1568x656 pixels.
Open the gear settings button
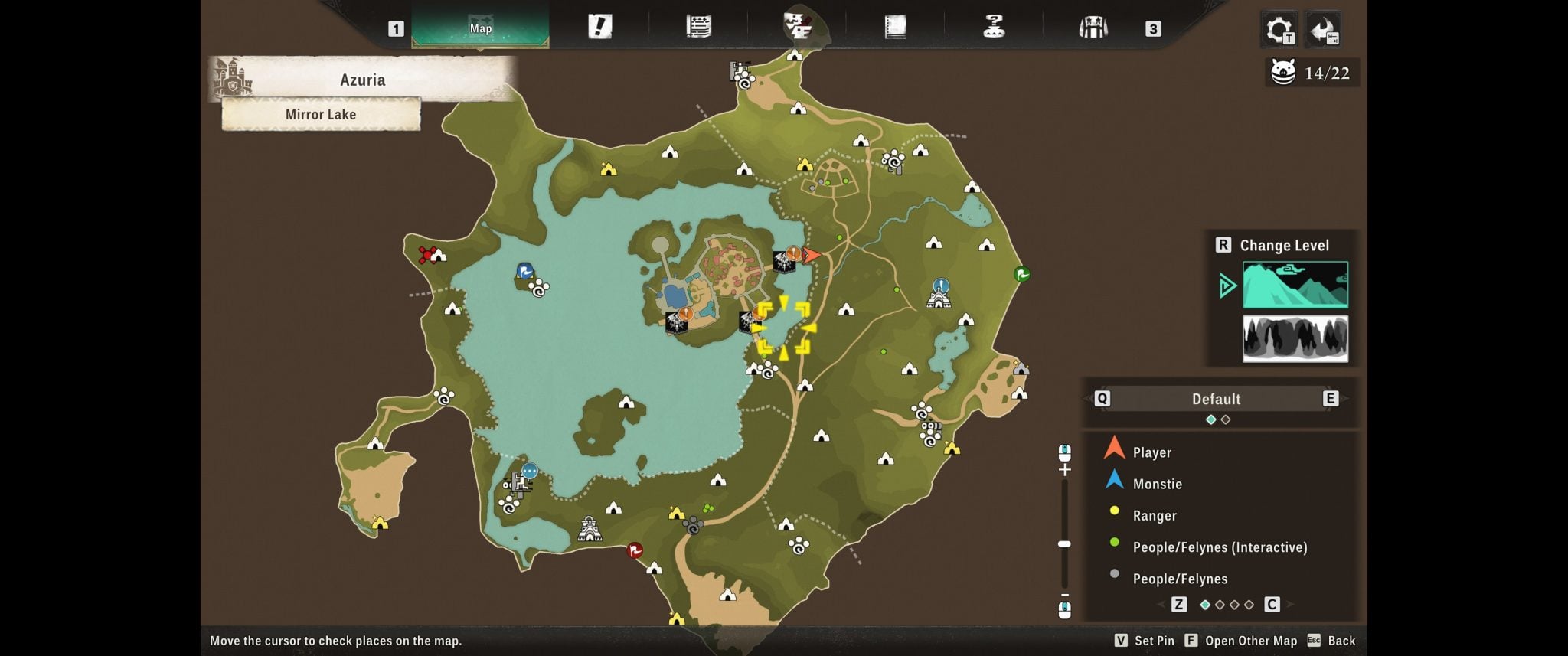pyautogui.click(x=1279, y=30)
